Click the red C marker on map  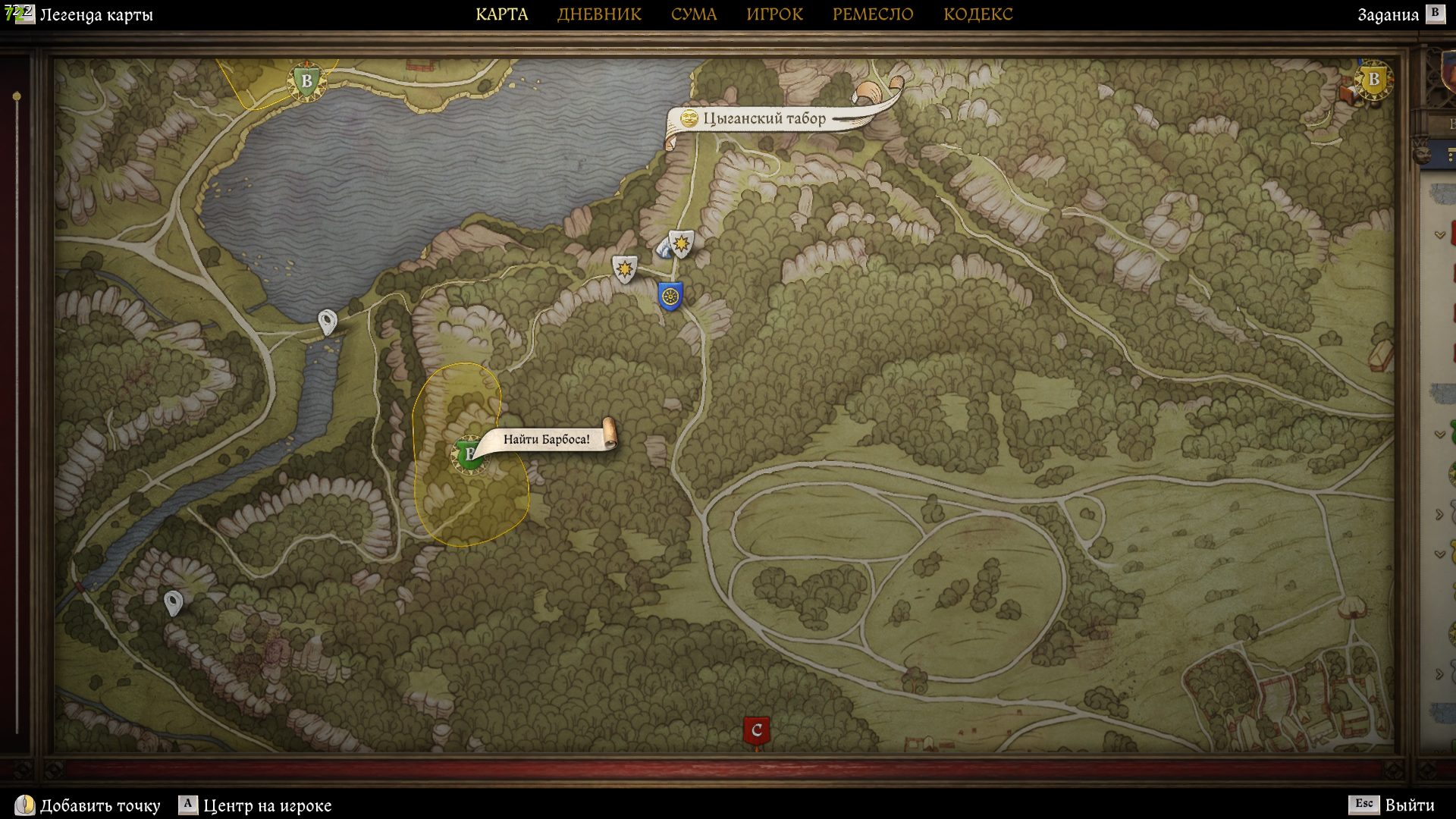(x=756, y=731)
